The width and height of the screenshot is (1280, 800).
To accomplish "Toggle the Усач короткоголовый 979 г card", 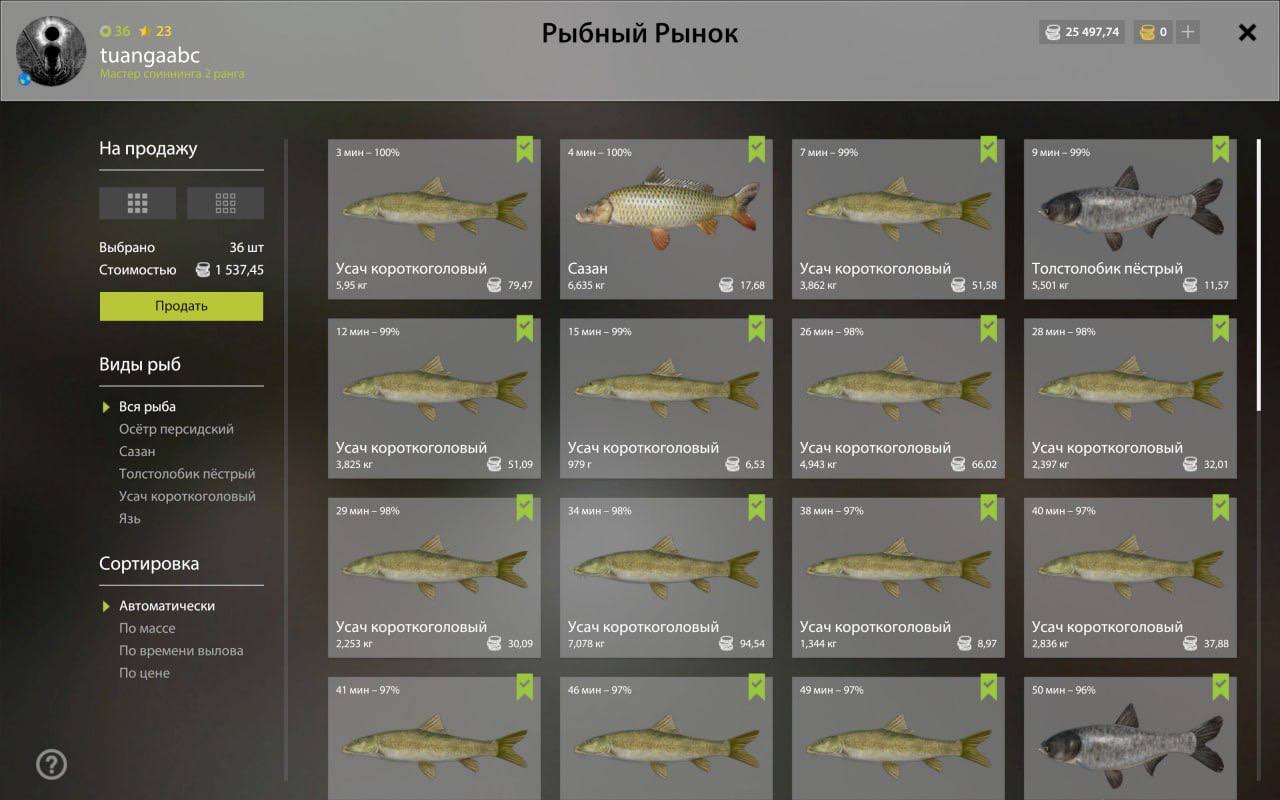I will (666, 397).
